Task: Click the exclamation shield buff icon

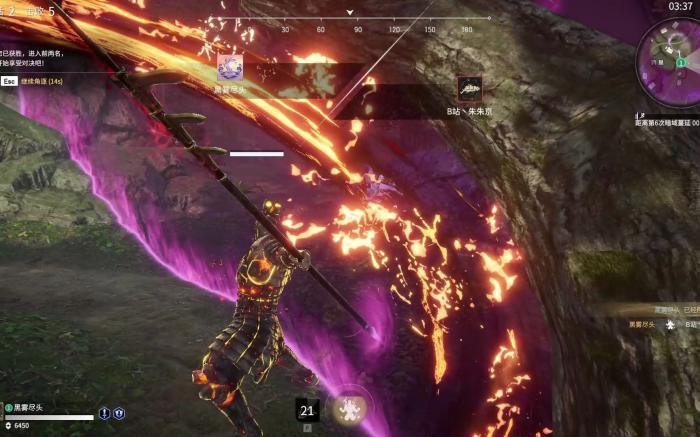Action: click(x=104, y=413)
